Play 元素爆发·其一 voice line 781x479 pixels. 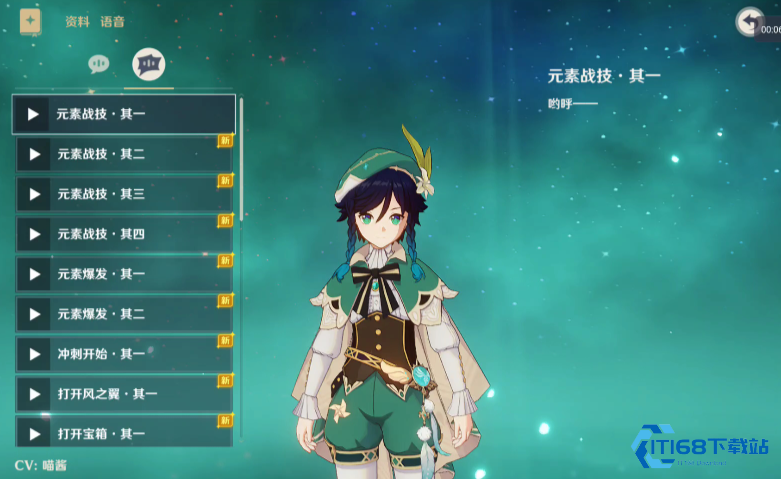(34, 274)
